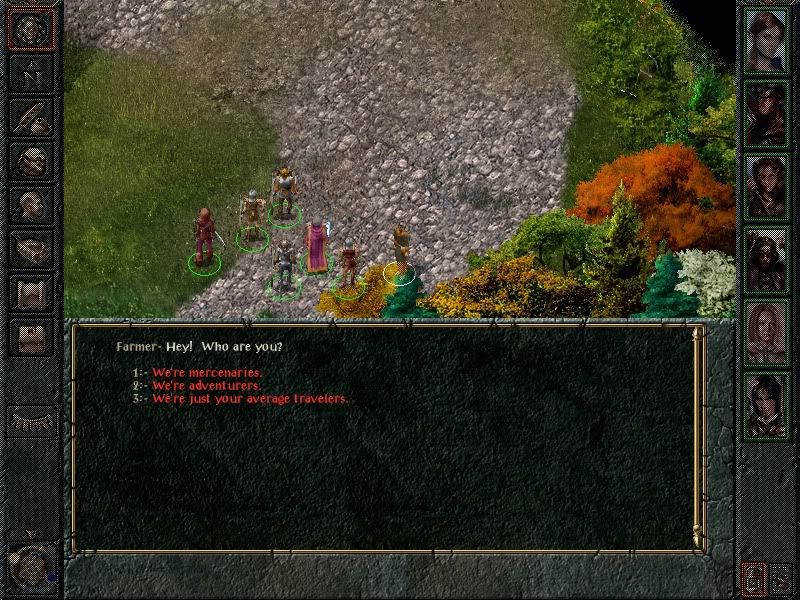
Task: Answer "We're just your average travelers."
Action: pyautogui.click(x=250, y=399)
